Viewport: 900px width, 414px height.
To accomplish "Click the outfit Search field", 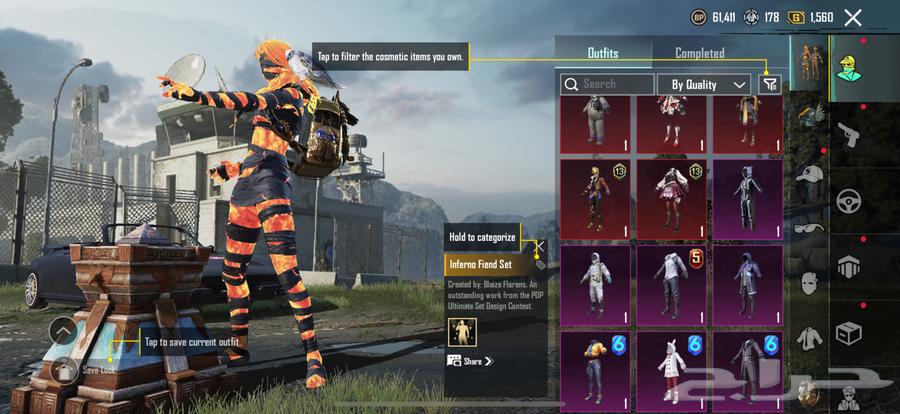I will (607, 85).
